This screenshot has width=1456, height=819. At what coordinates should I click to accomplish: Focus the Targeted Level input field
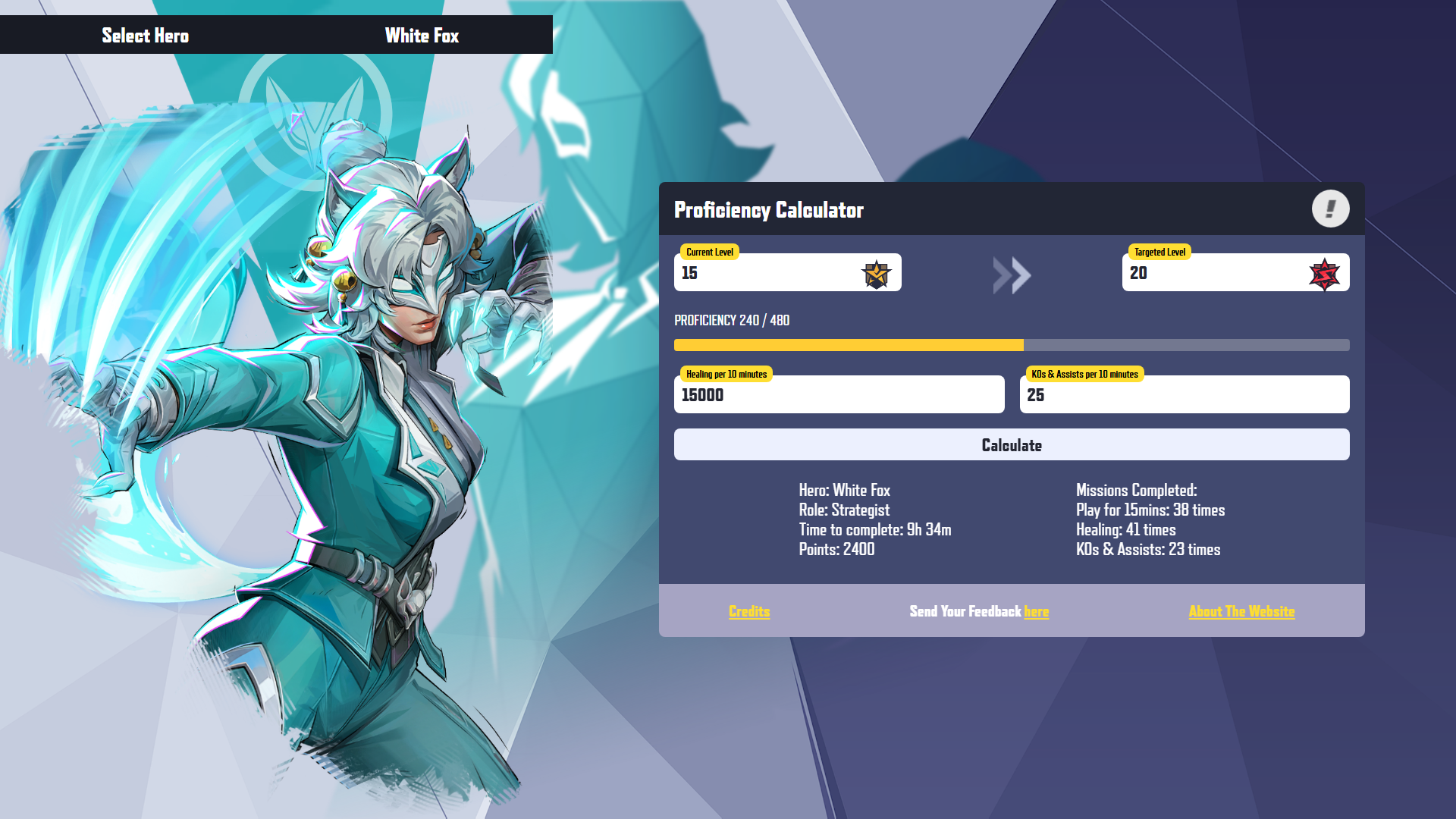[1213, 273]
